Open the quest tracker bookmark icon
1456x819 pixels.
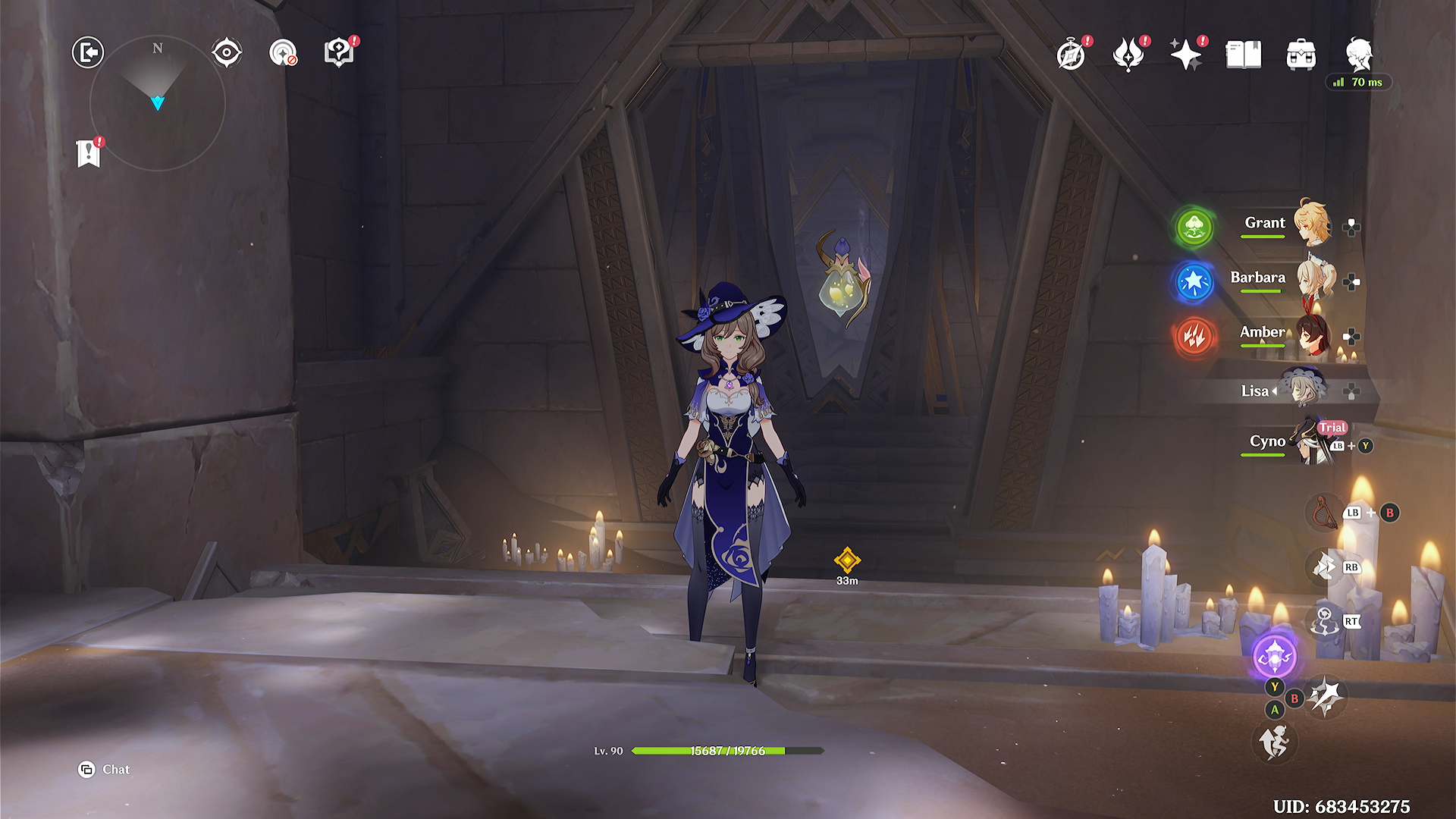[x=89, y=153]
